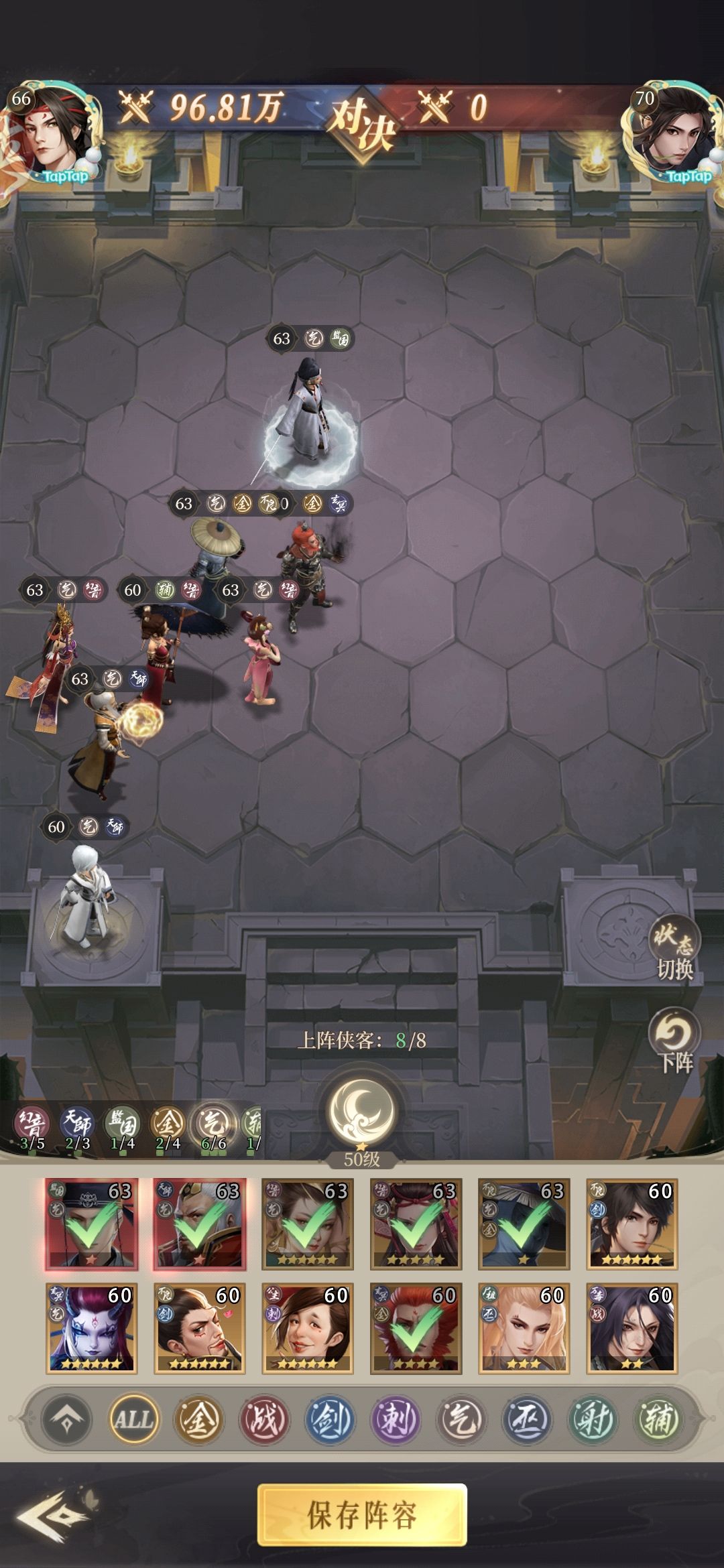Filter heroes by the 巫 class
This screenshot has height=1568, width=724.
pyautogui.click(x=526, y=1419)
